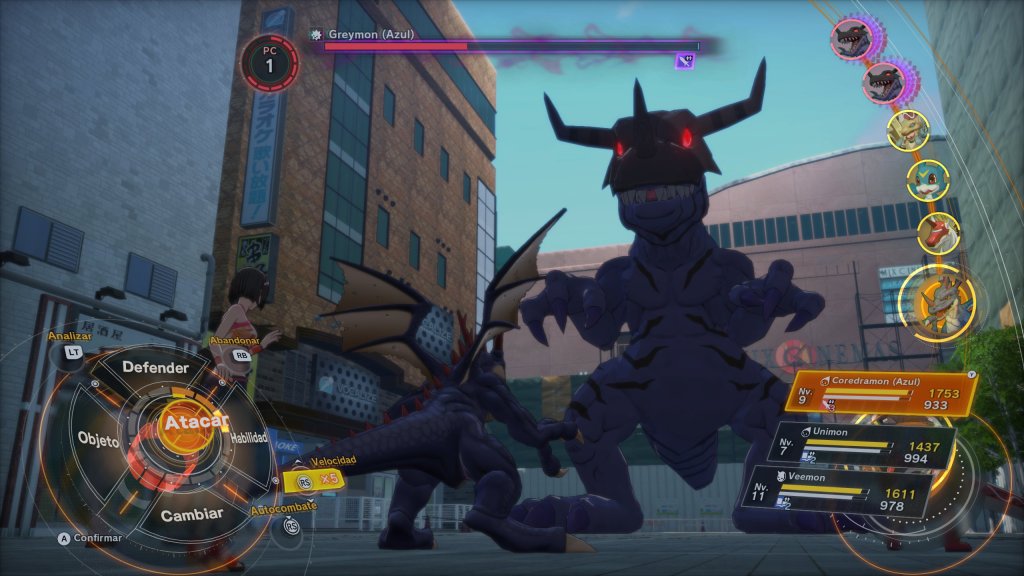Open the Objeto item menu
The width and height of the screenshot is (1024, 576).
(98, 441)
